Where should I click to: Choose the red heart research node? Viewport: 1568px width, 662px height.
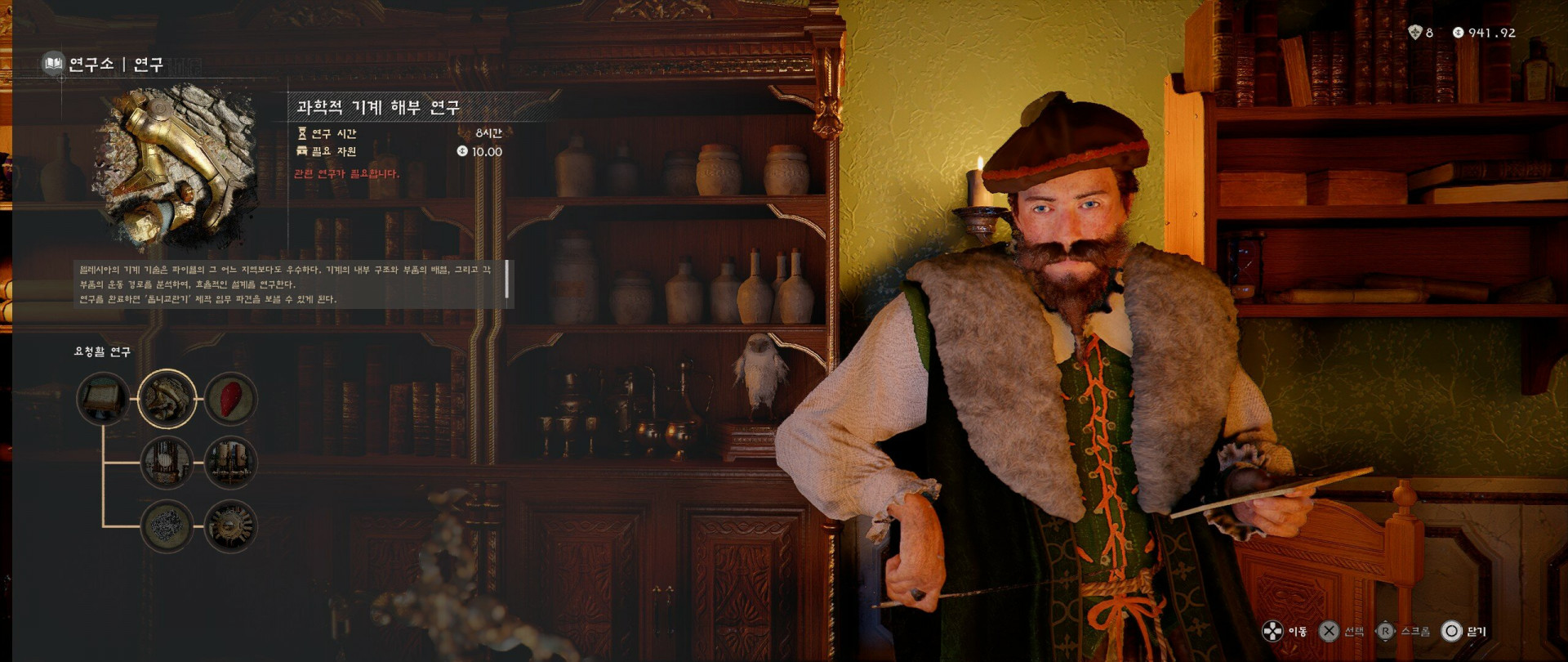pos(230,399)
